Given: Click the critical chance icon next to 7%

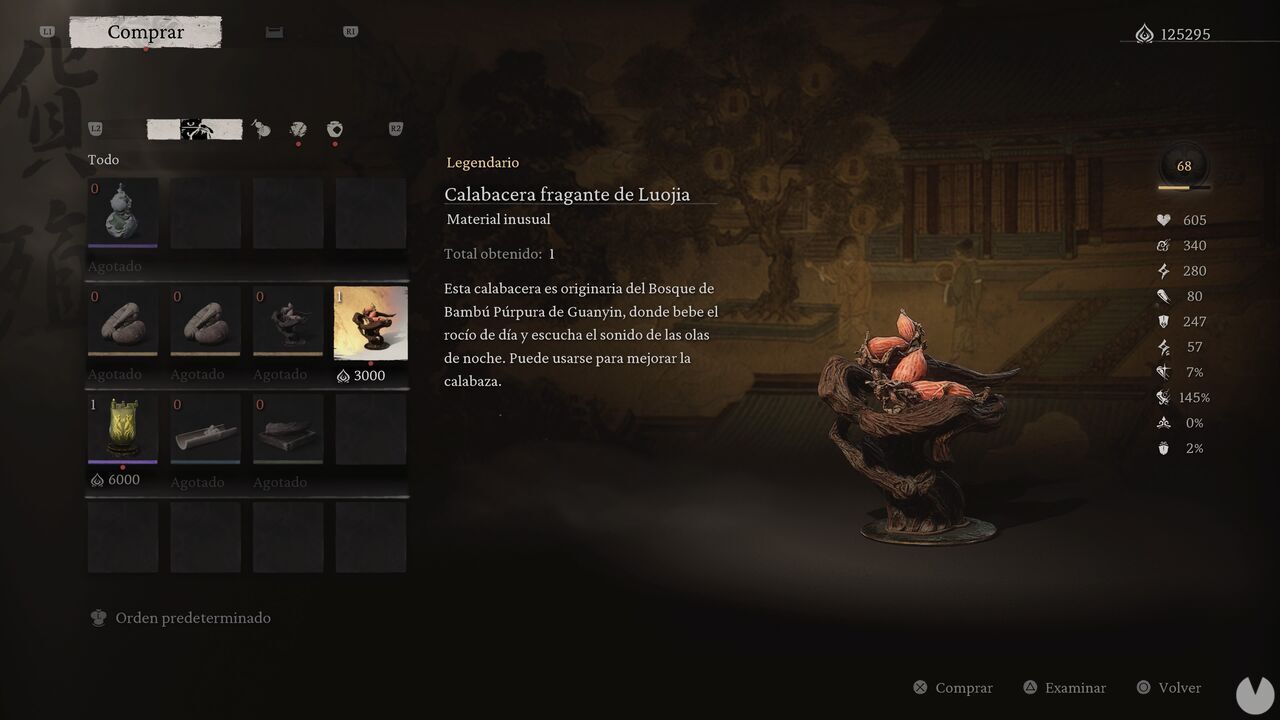Looking at the screenshot, I should (x=1162, y=372).
